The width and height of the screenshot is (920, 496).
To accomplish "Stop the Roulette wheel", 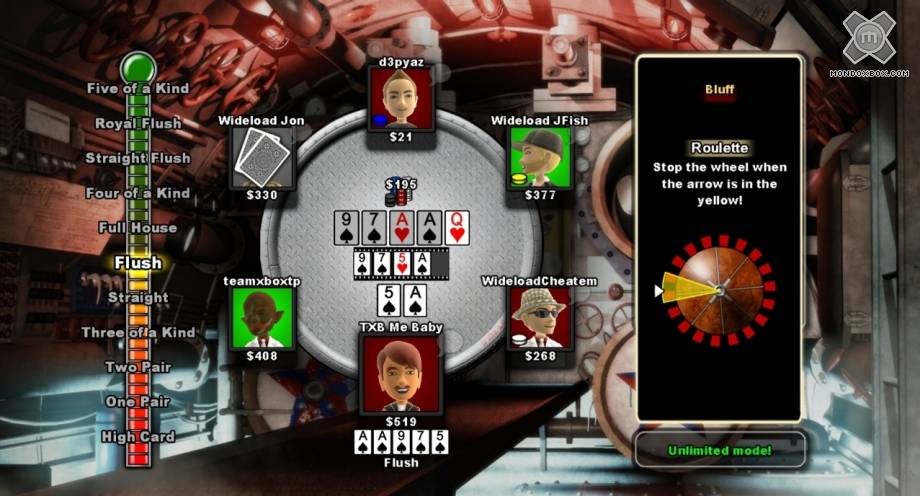I will [x=717, y=291].
